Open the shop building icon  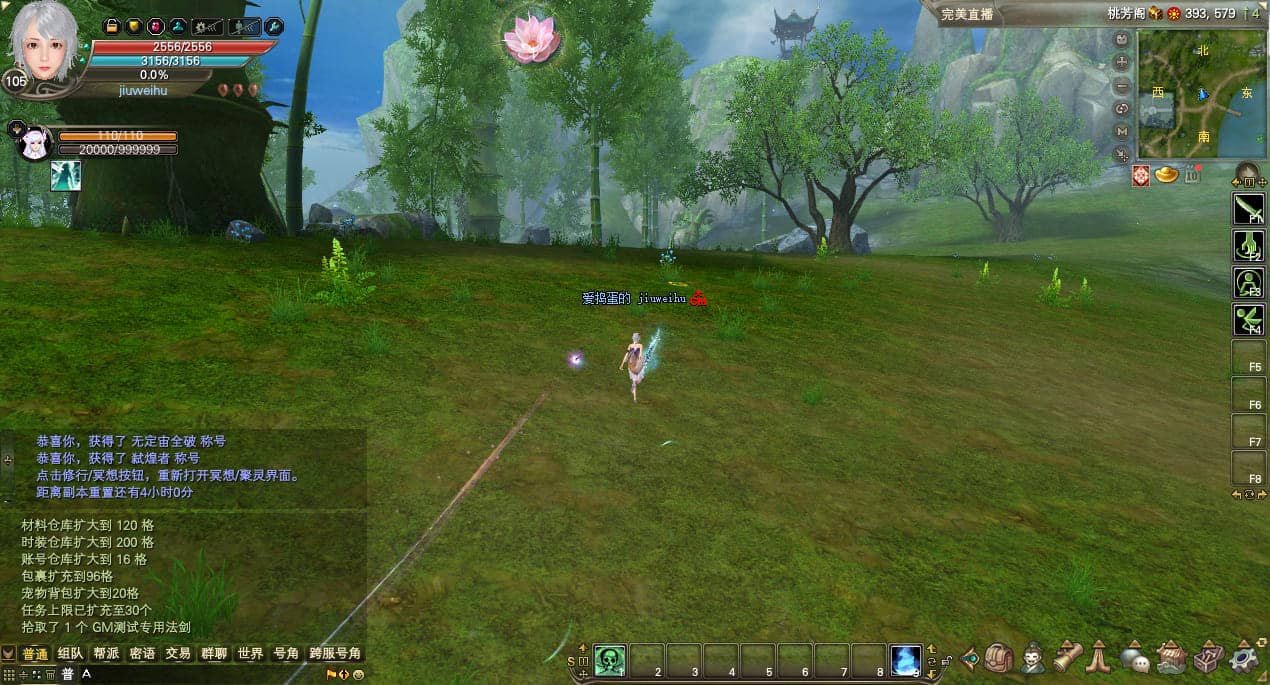[x=1171, y=657]
